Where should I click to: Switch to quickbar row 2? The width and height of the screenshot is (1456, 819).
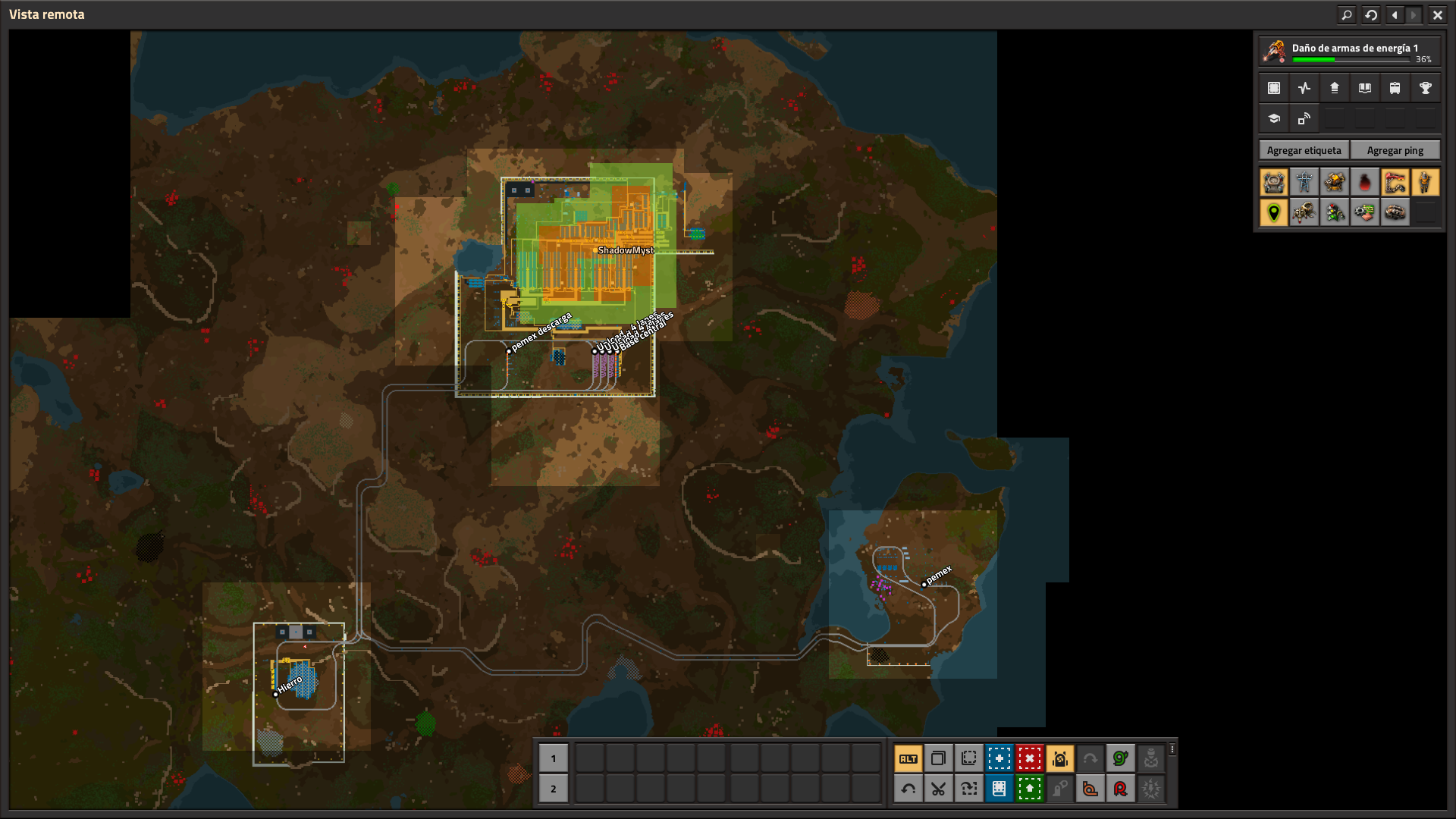point(553,789)
